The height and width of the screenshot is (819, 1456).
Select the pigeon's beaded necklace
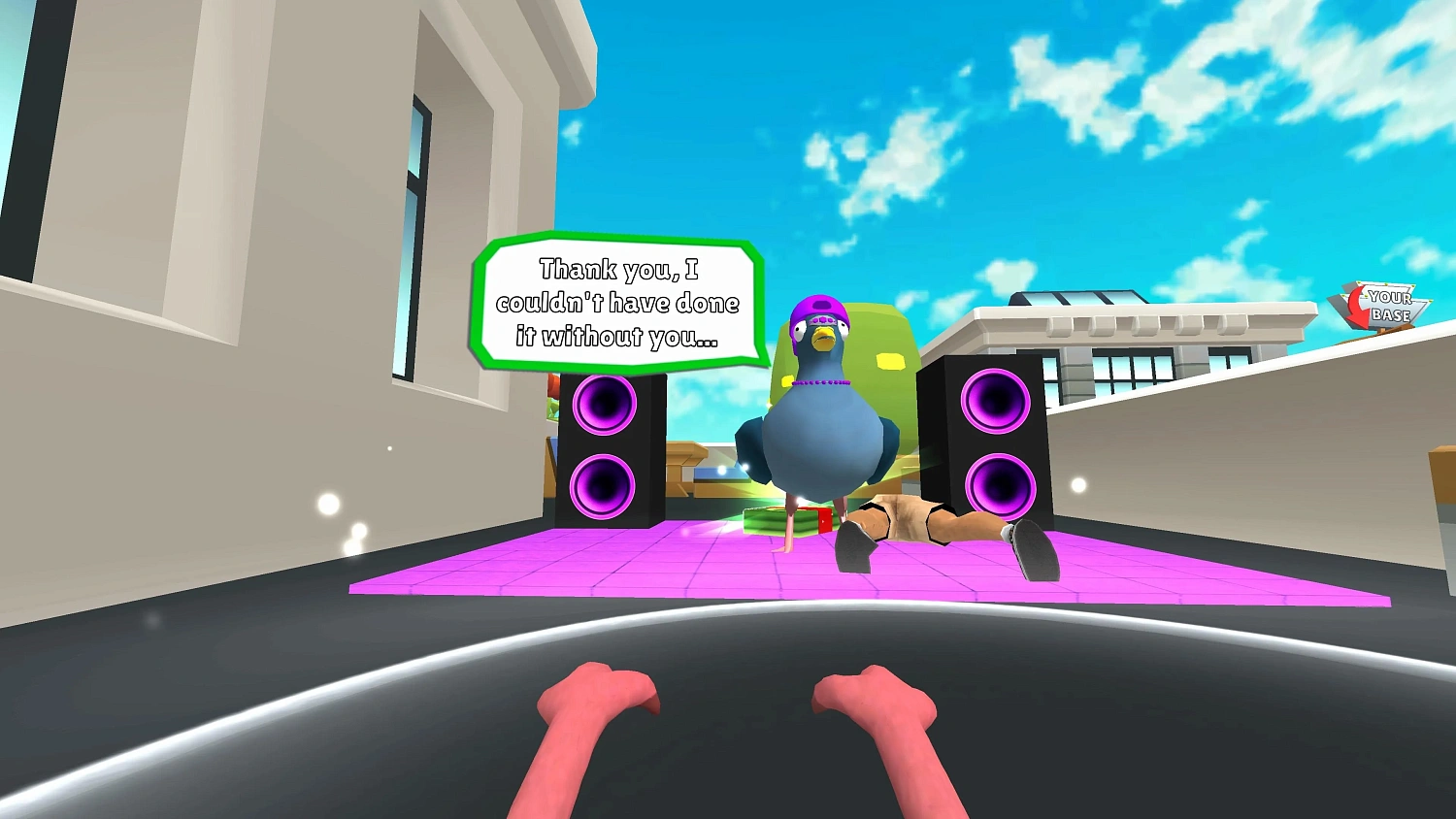pos(823,382)
